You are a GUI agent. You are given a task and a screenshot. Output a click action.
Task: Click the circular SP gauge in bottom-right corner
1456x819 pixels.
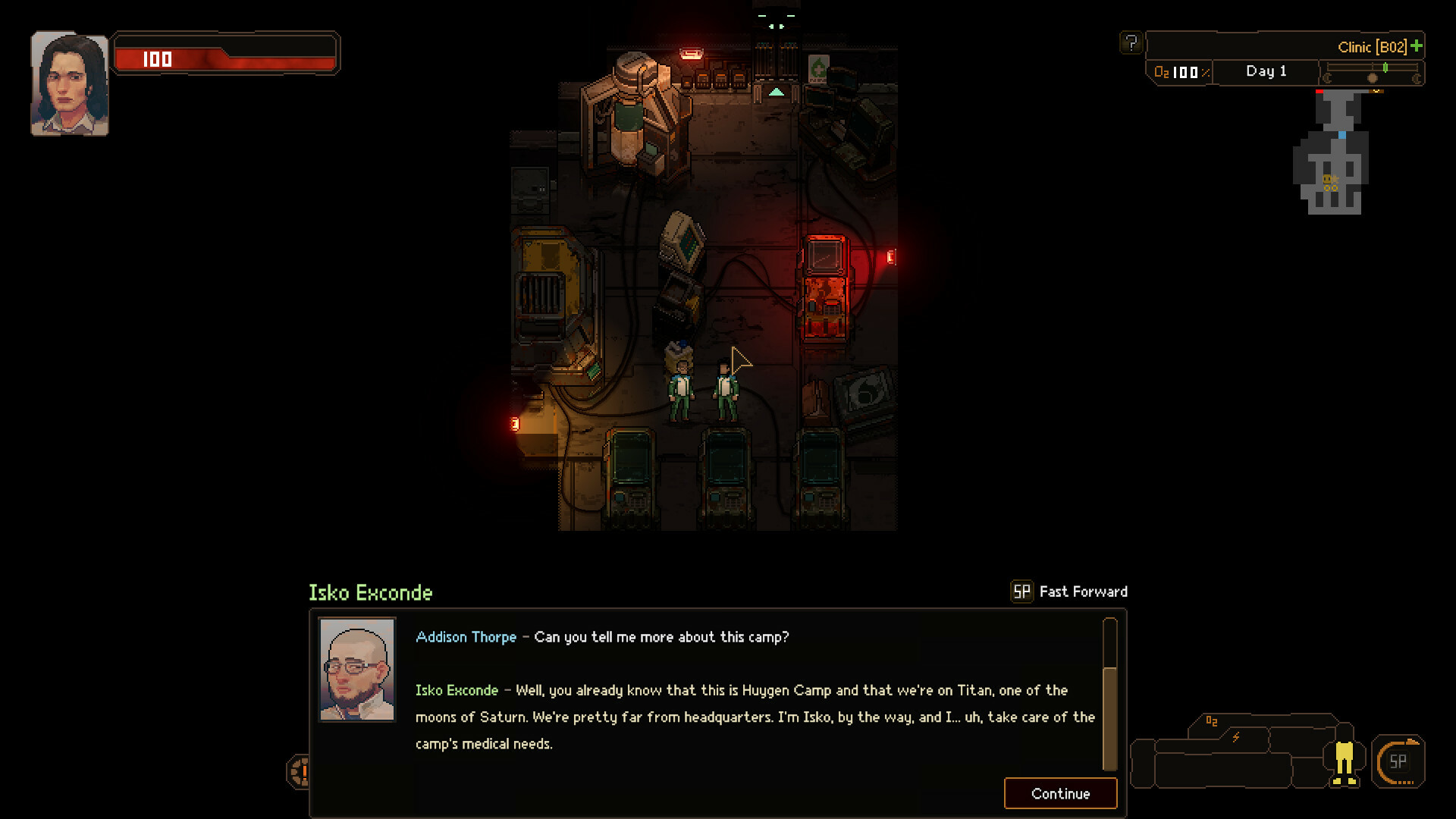[x=1399, y=764]
